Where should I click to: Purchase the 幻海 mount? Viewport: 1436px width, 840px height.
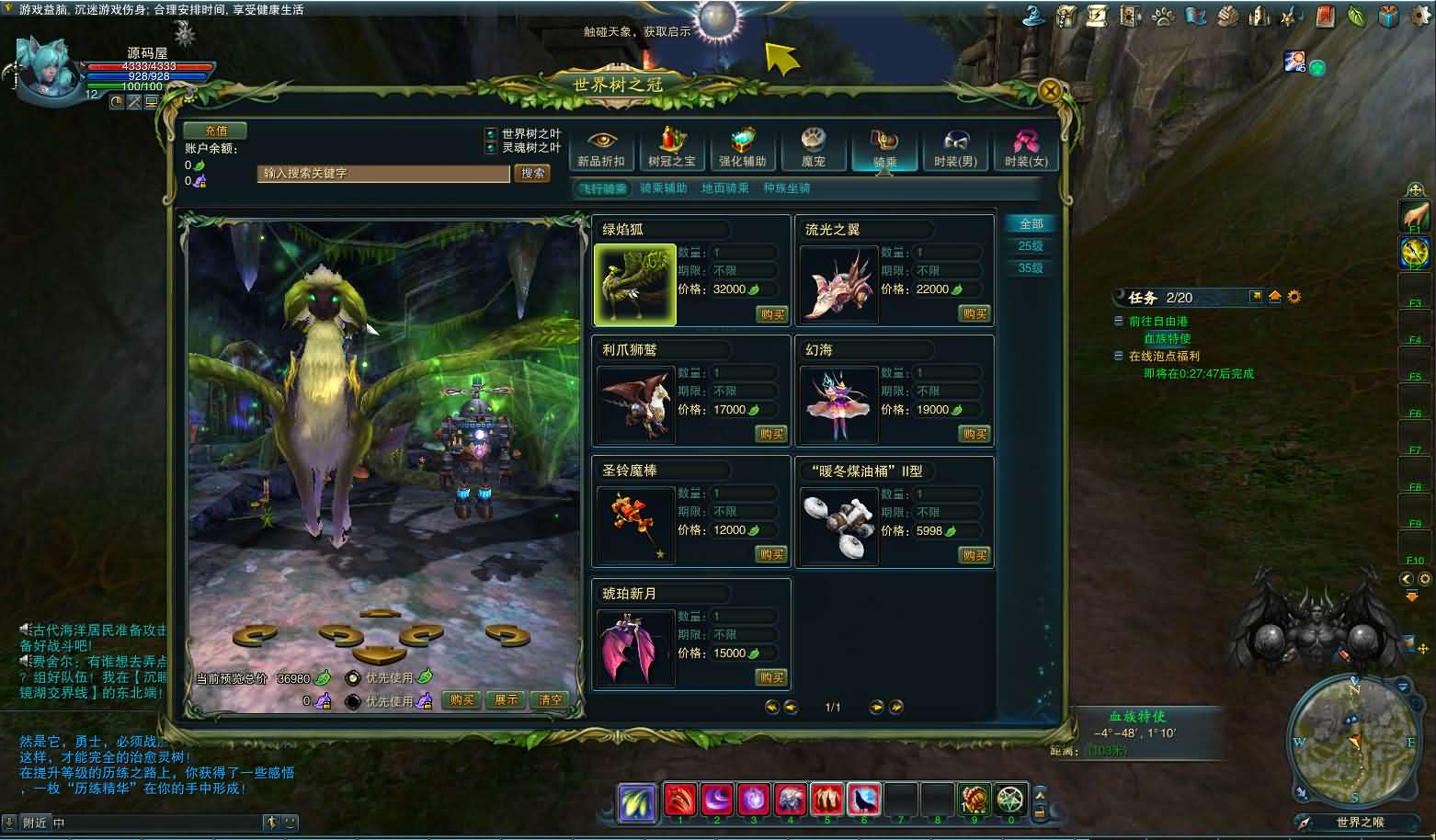[974, 434]
